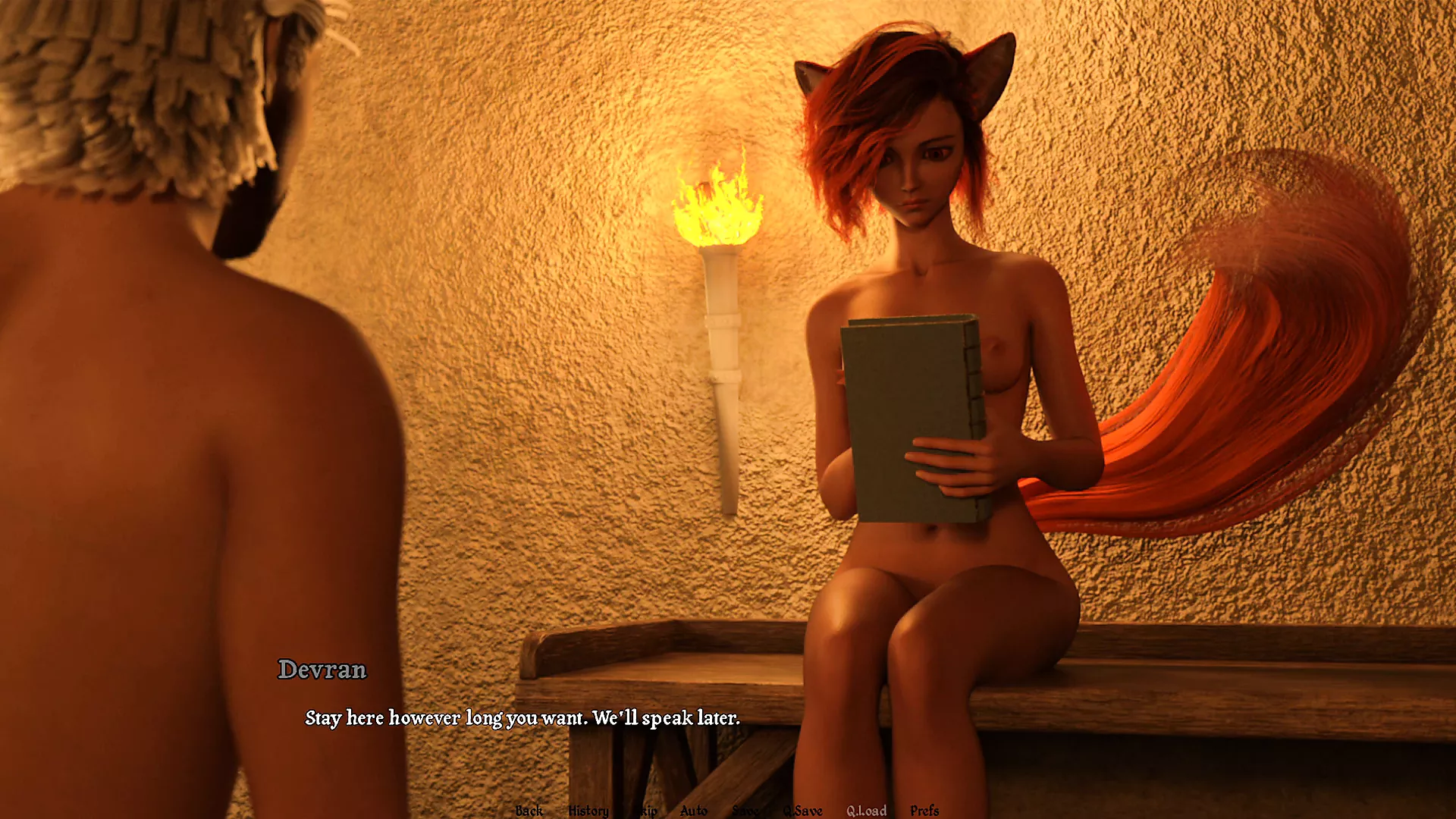The image size is (1456, 819).
Task: Quick save with Q.Save
Action: tap(802, 810)
